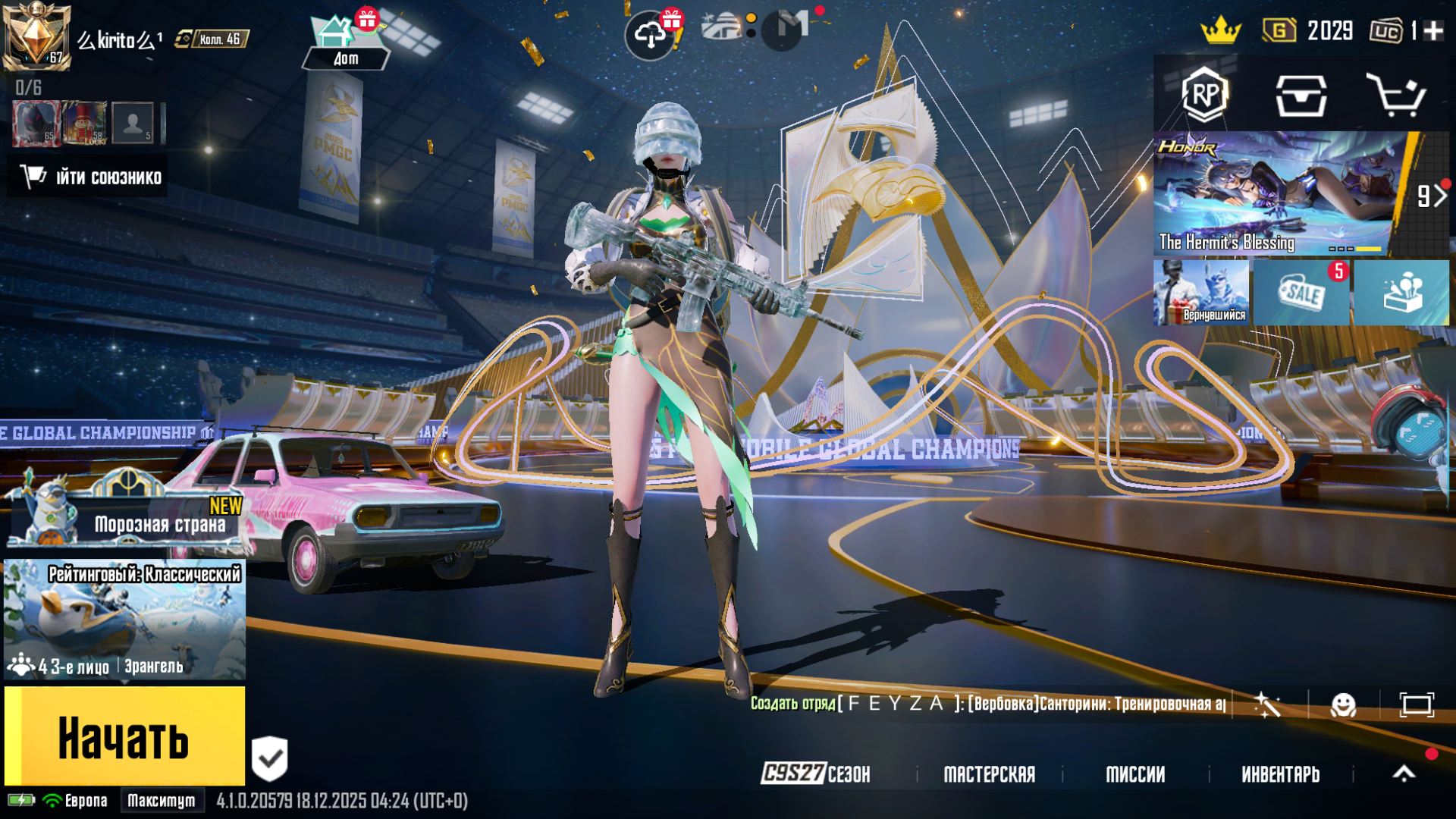The image size is (1456, 819).
Task: Add UC currency with plus button
Action: 1433,31
